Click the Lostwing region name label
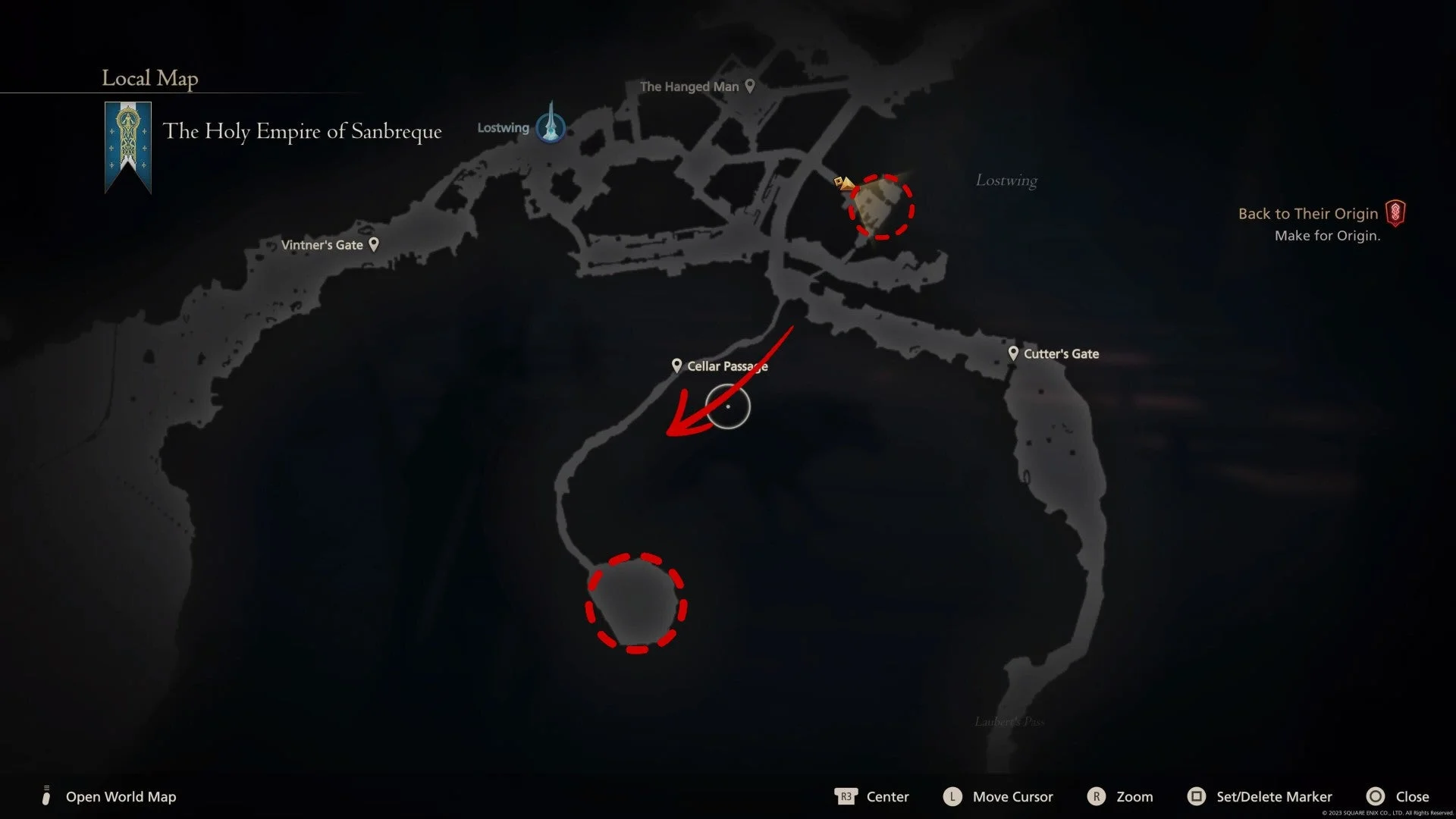The image size is (1456, 819). click(1006, 180)
